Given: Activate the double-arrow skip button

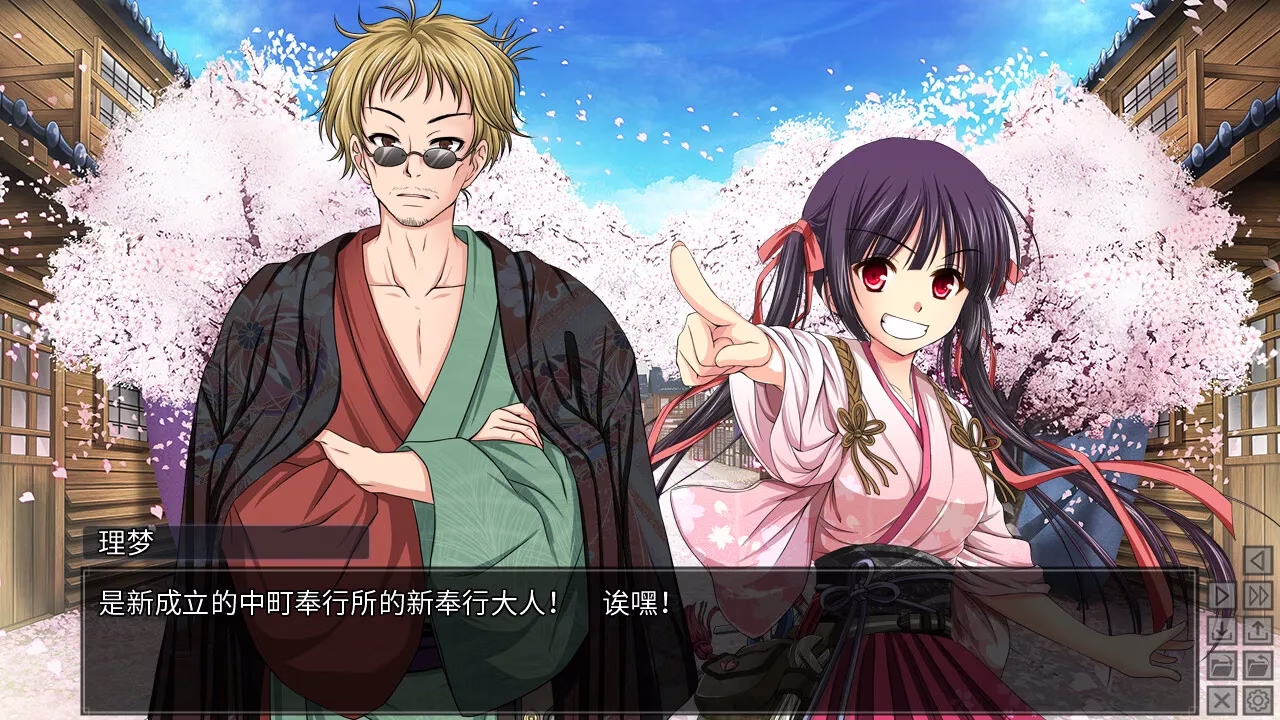Looking at the screenshot, I should [x=1257, y=595].
